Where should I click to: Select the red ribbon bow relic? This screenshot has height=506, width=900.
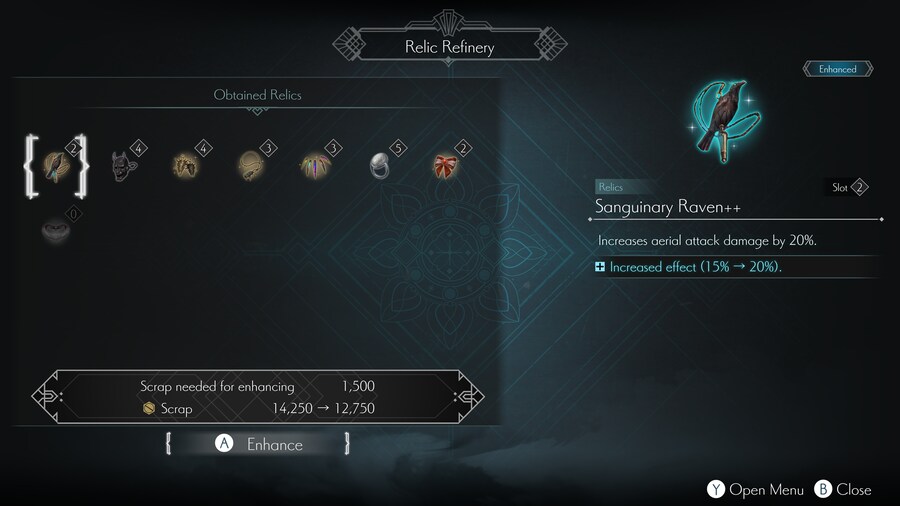click(x=445, y=165)
